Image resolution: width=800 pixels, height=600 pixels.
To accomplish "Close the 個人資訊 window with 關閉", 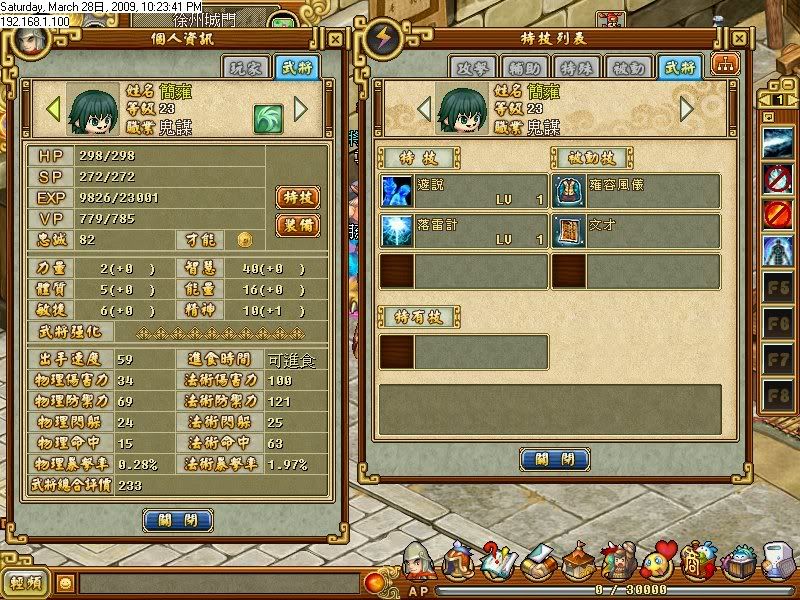I will pyautogui.click(x=178, y=520).
